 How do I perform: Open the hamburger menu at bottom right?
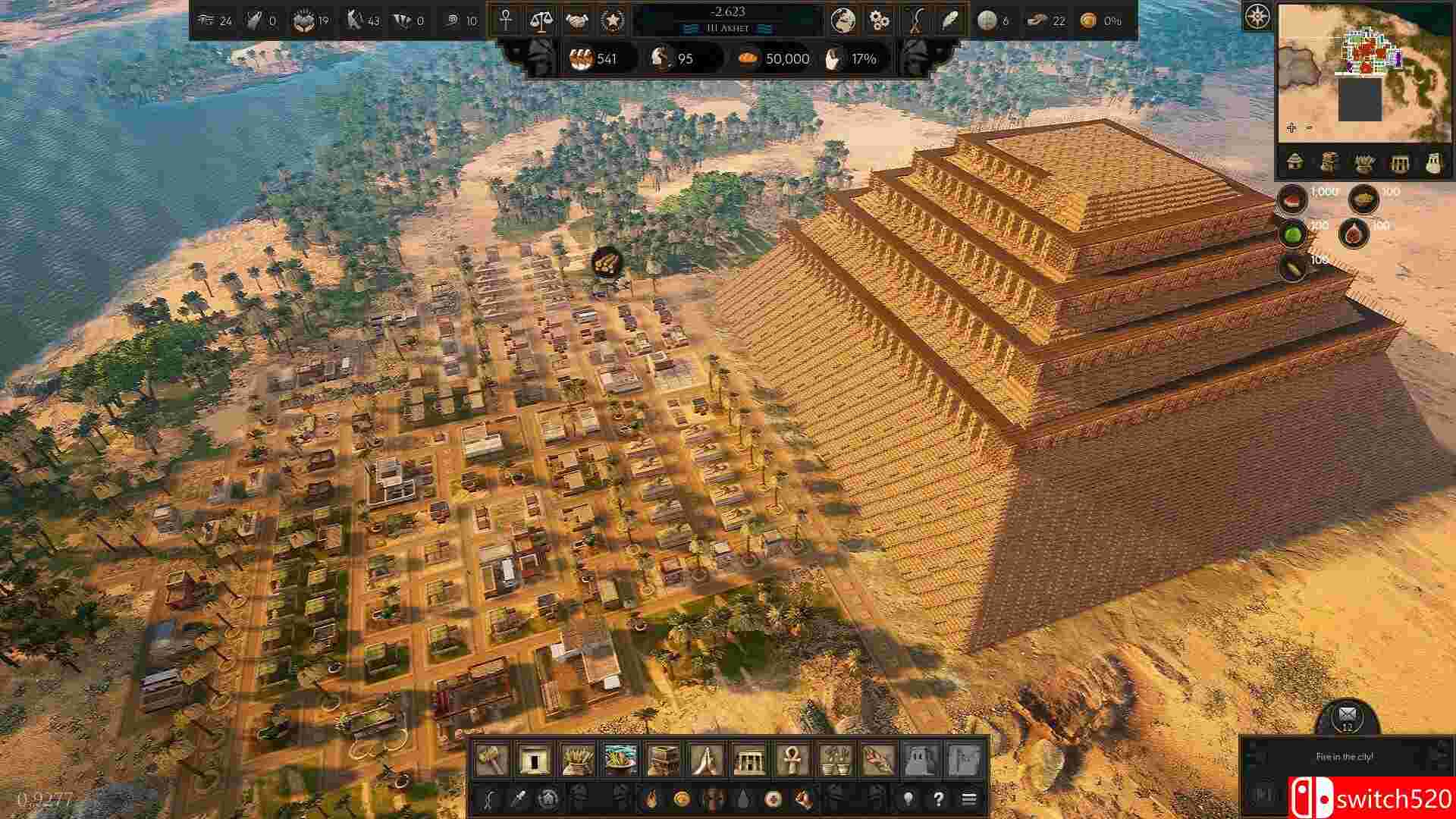(968, 799)
